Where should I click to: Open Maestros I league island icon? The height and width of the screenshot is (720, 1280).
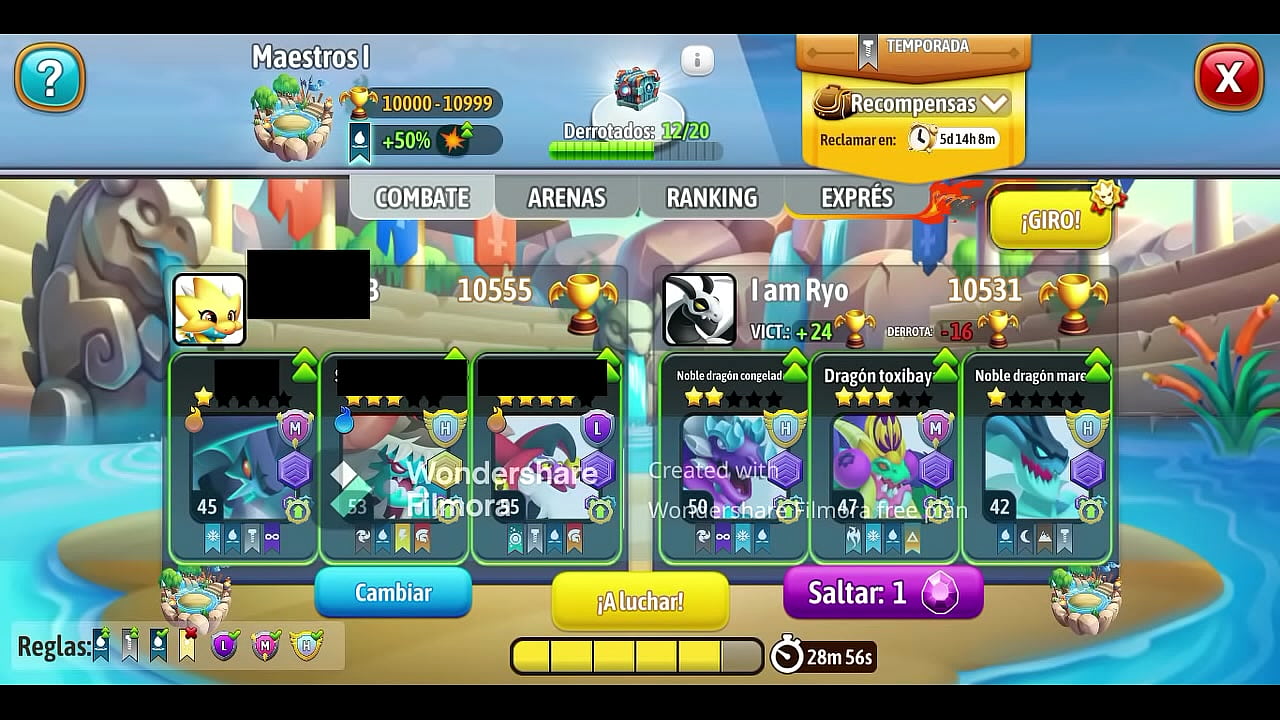point(292,122)
